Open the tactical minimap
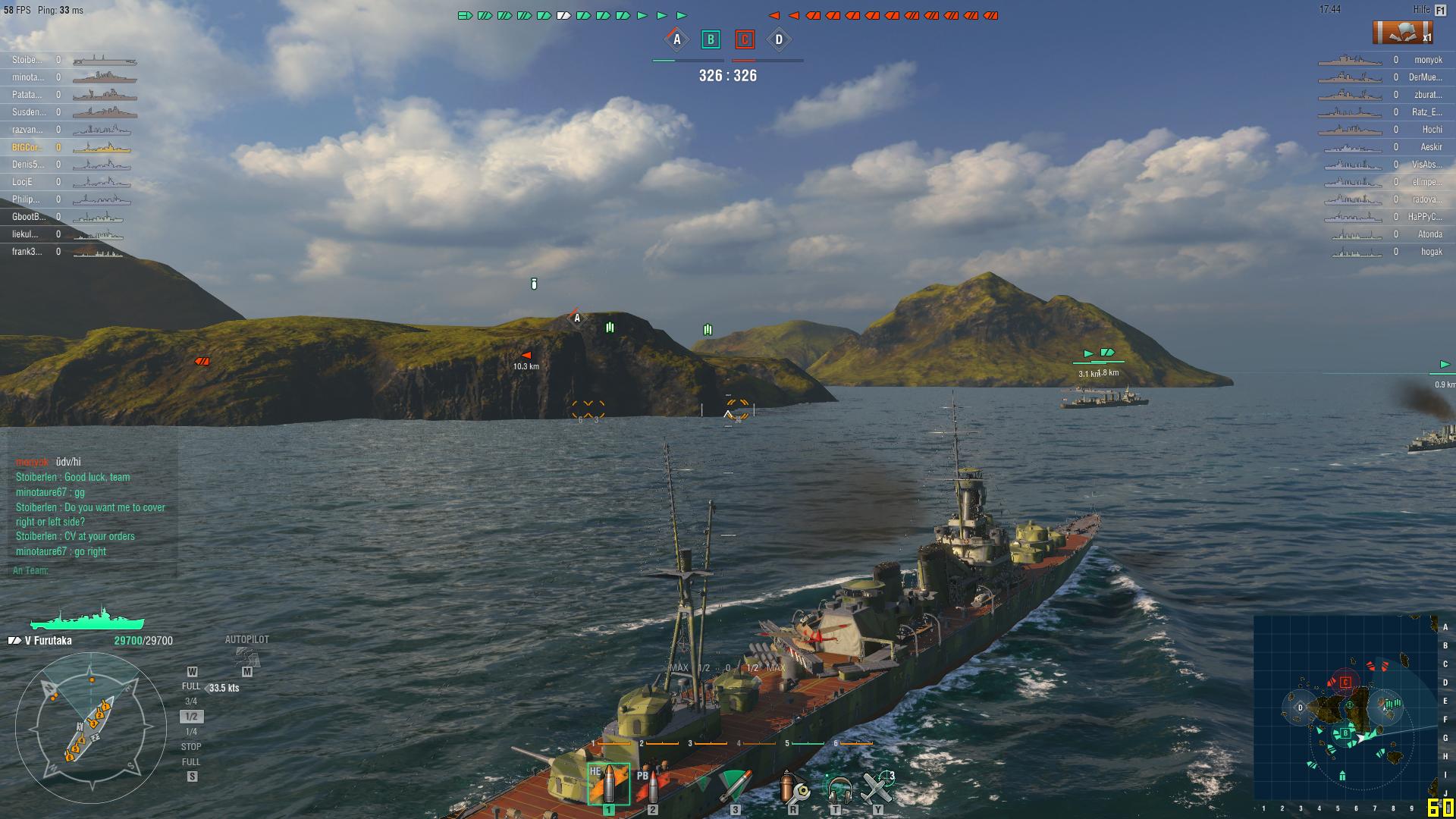This screenshot has height=819, width=1456. (1345, 707)
